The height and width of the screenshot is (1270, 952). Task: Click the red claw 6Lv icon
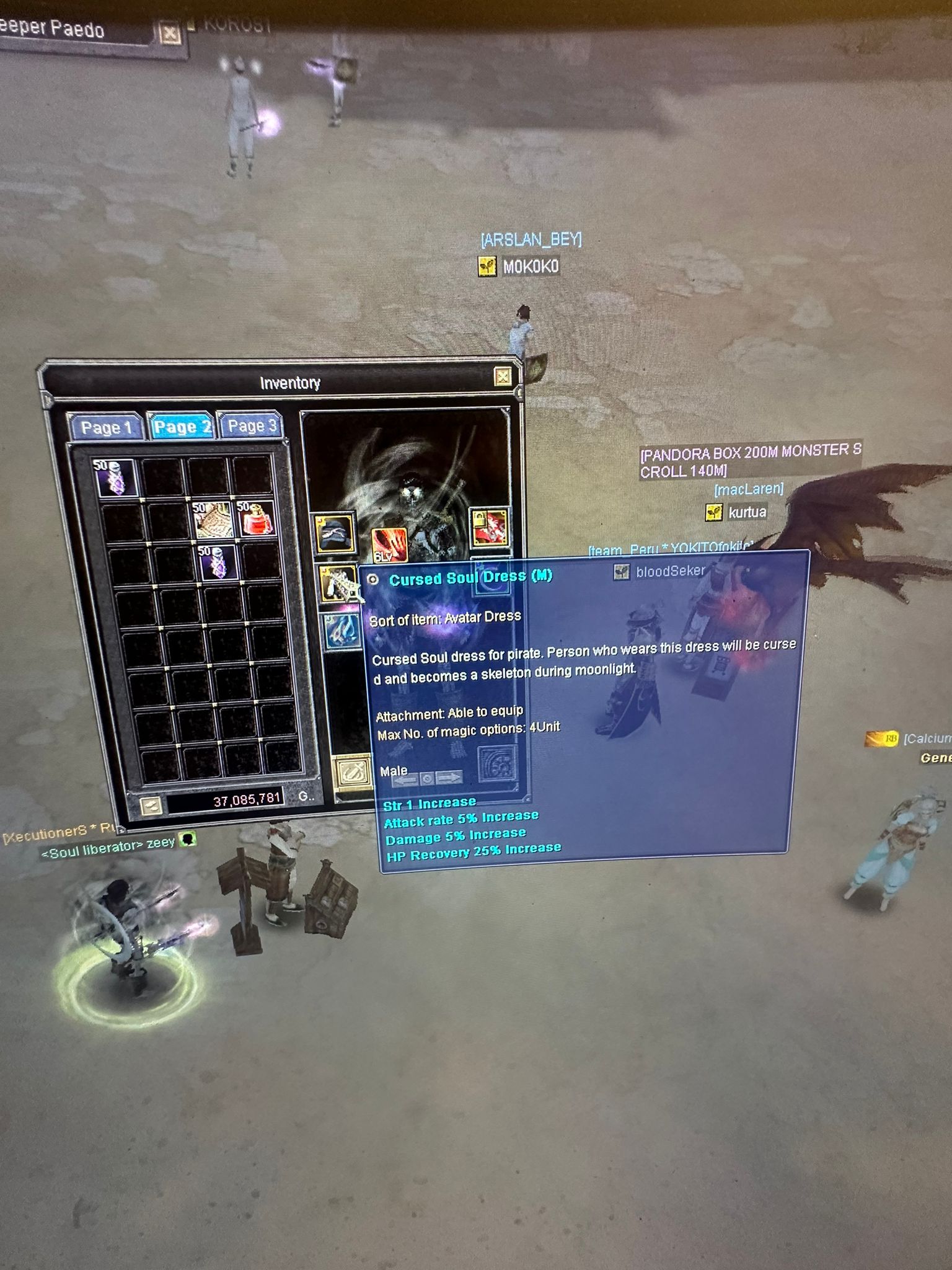click(389, 544)
